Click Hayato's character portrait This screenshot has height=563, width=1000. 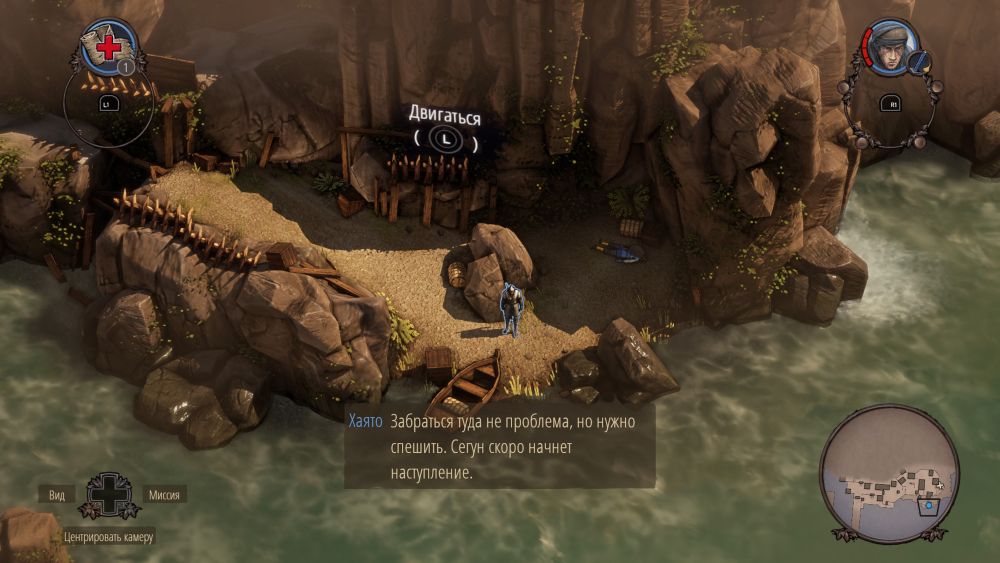pyautogui.click(x=892, y=48)
